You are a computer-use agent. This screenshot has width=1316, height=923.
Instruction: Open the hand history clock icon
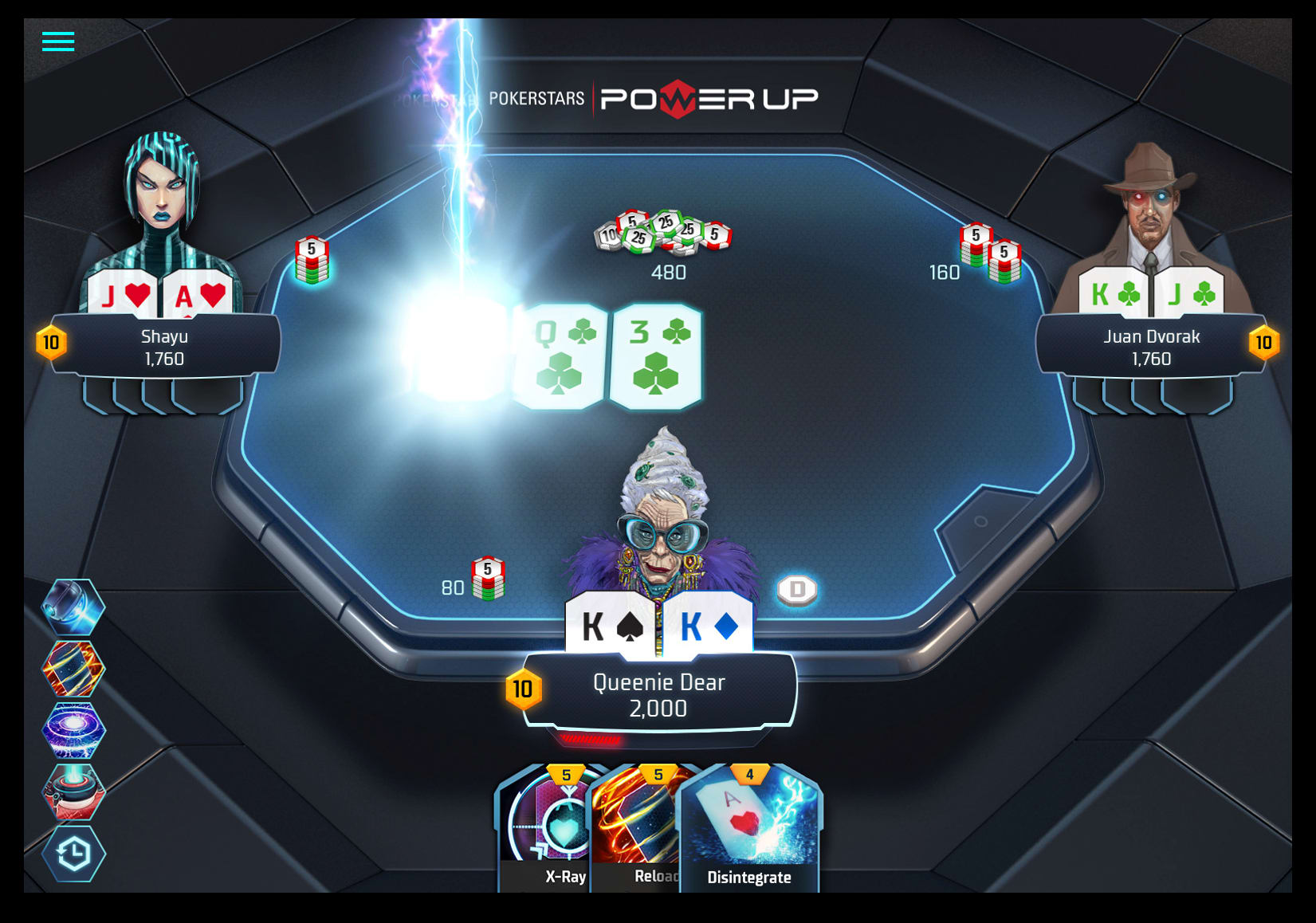(73, 852)
